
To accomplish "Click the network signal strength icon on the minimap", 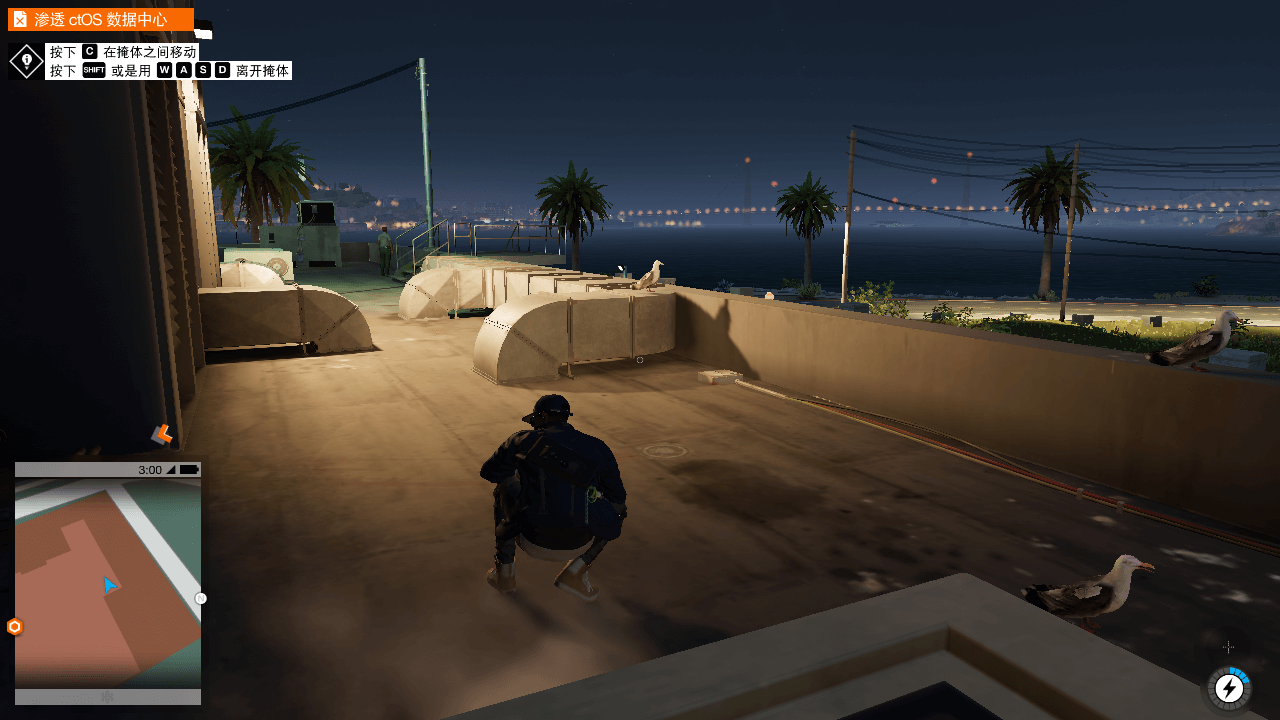I will [170, 468].
